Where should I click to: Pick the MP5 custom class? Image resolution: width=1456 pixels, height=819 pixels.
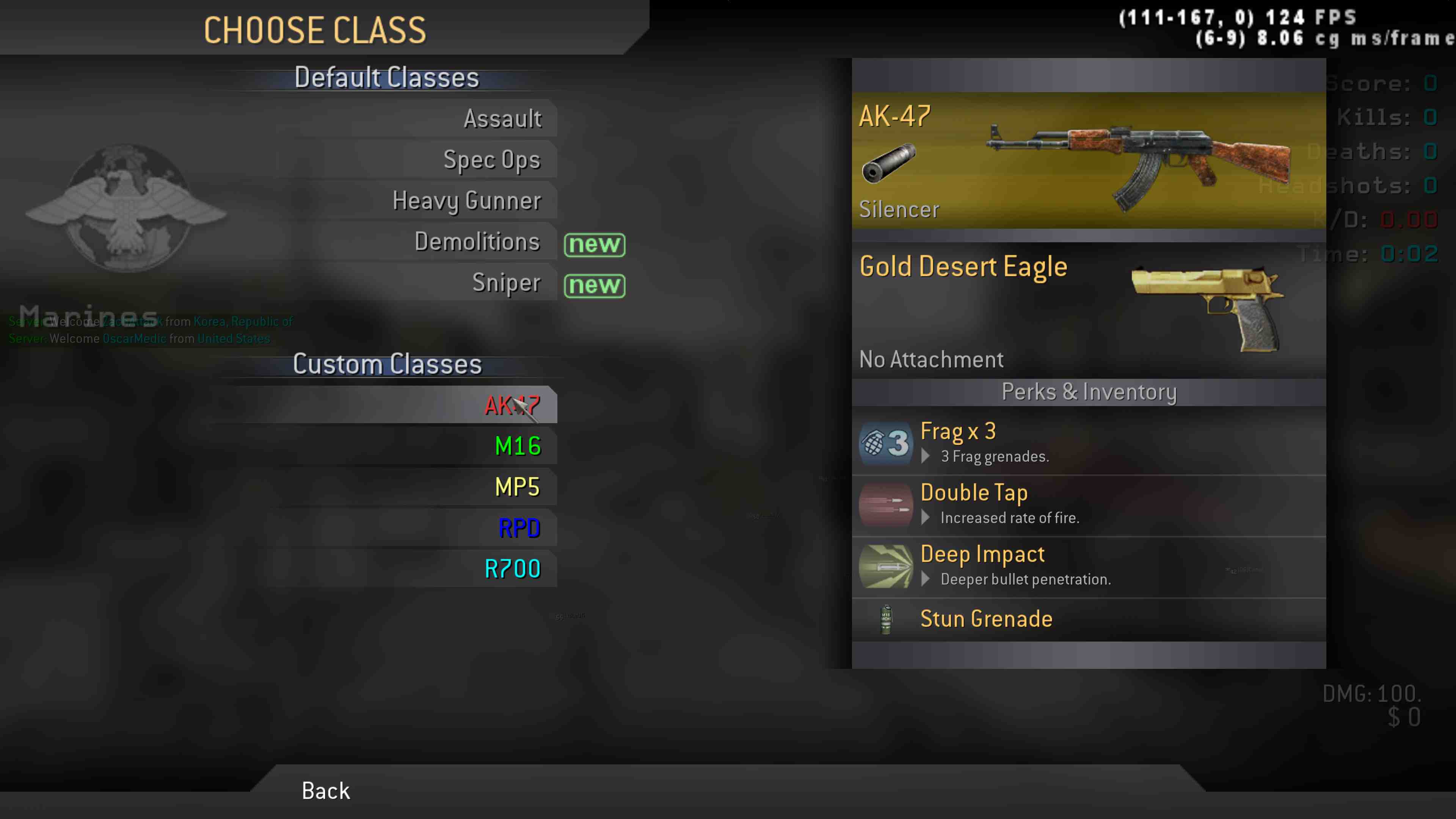(516, 487)
